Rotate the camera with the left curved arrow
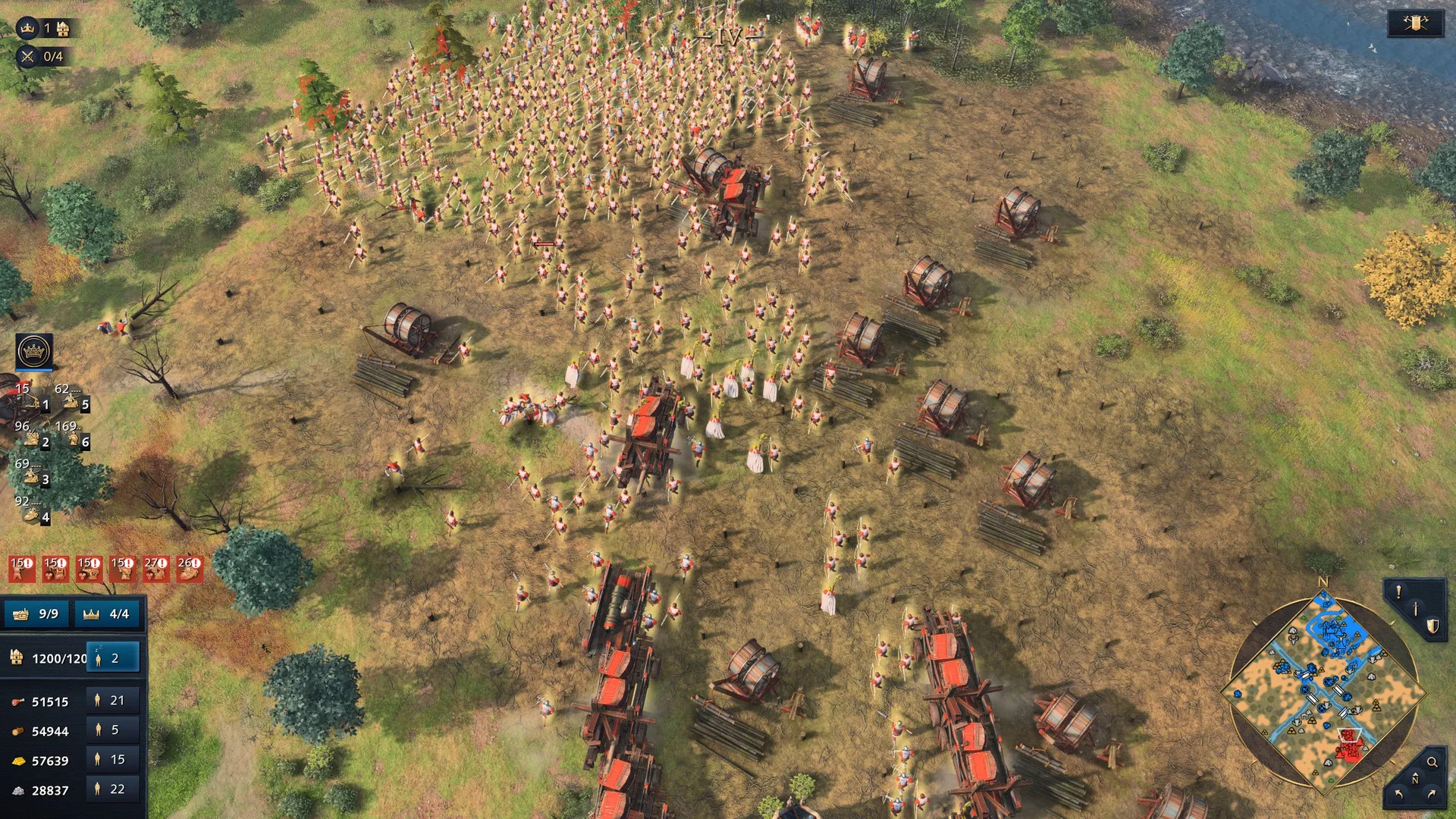Image resolution: width=1456 pixels, height=819 pixels. [x=1398, y=794]
